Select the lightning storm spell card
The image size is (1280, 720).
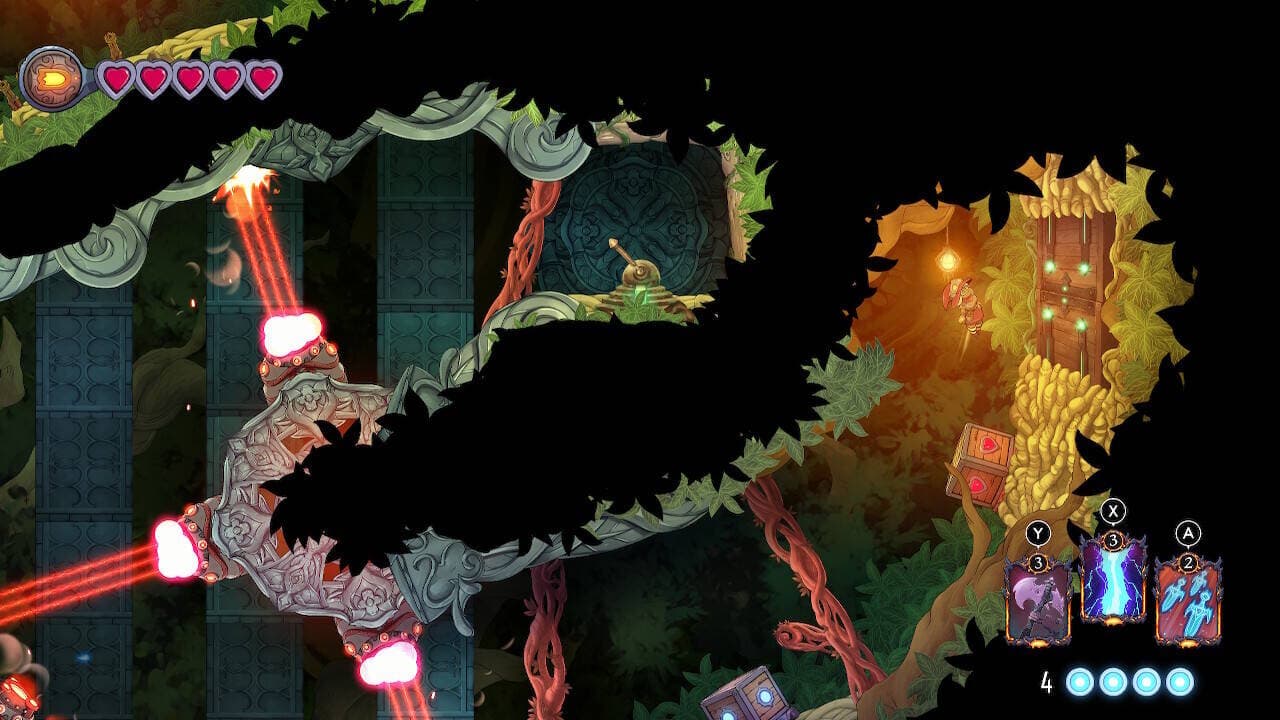(x=1113, y=581)
